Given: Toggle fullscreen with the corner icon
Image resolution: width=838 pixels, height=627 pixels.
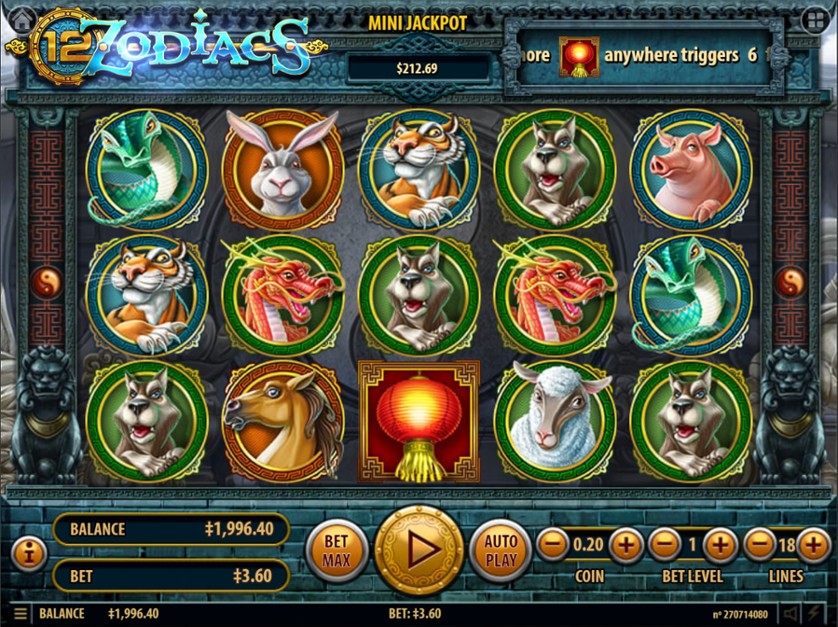Looking at the screenshot, I should [x=814, y=19].
